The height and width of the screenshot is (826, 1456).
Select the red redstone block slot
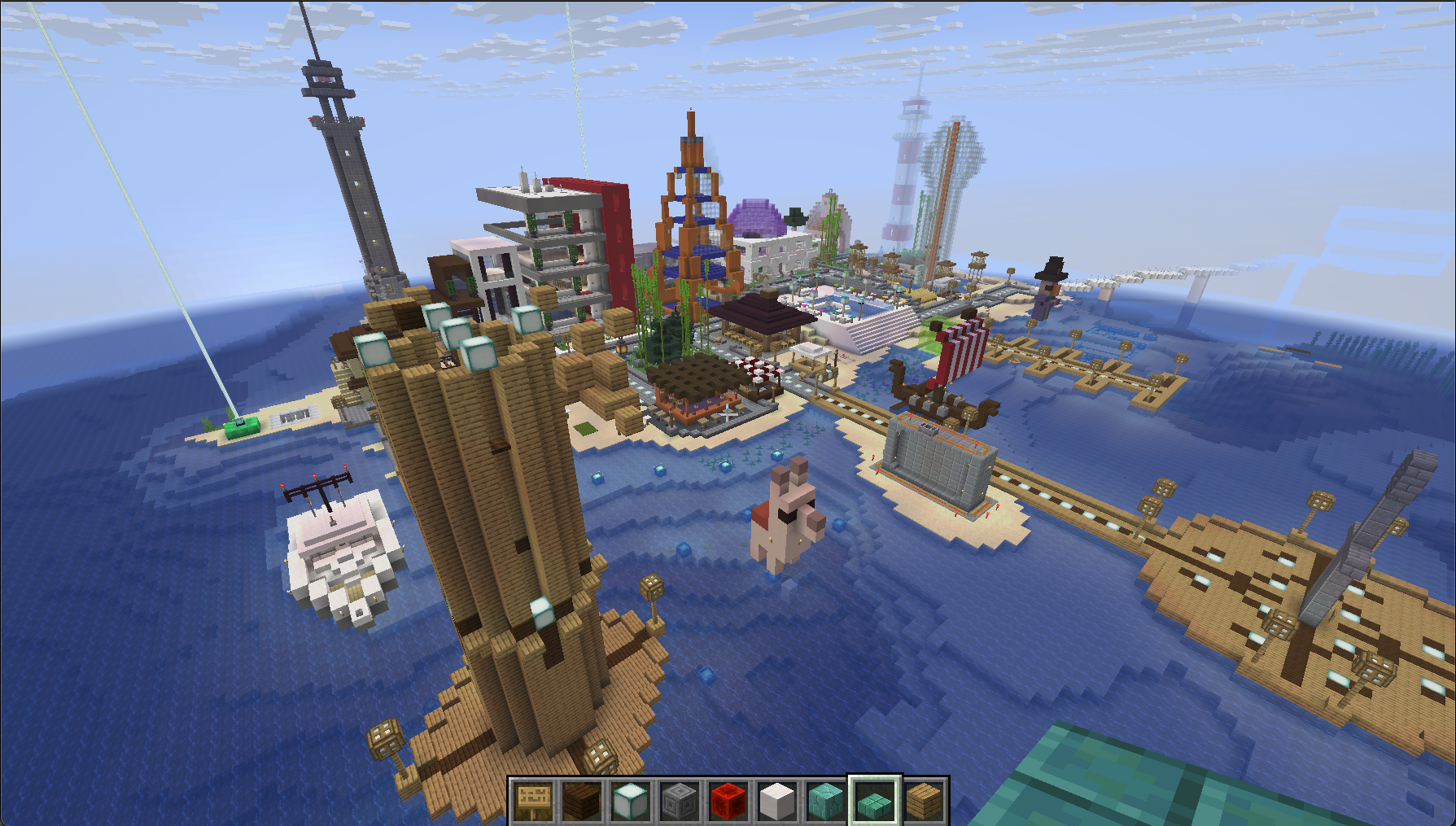click(728, 801)
